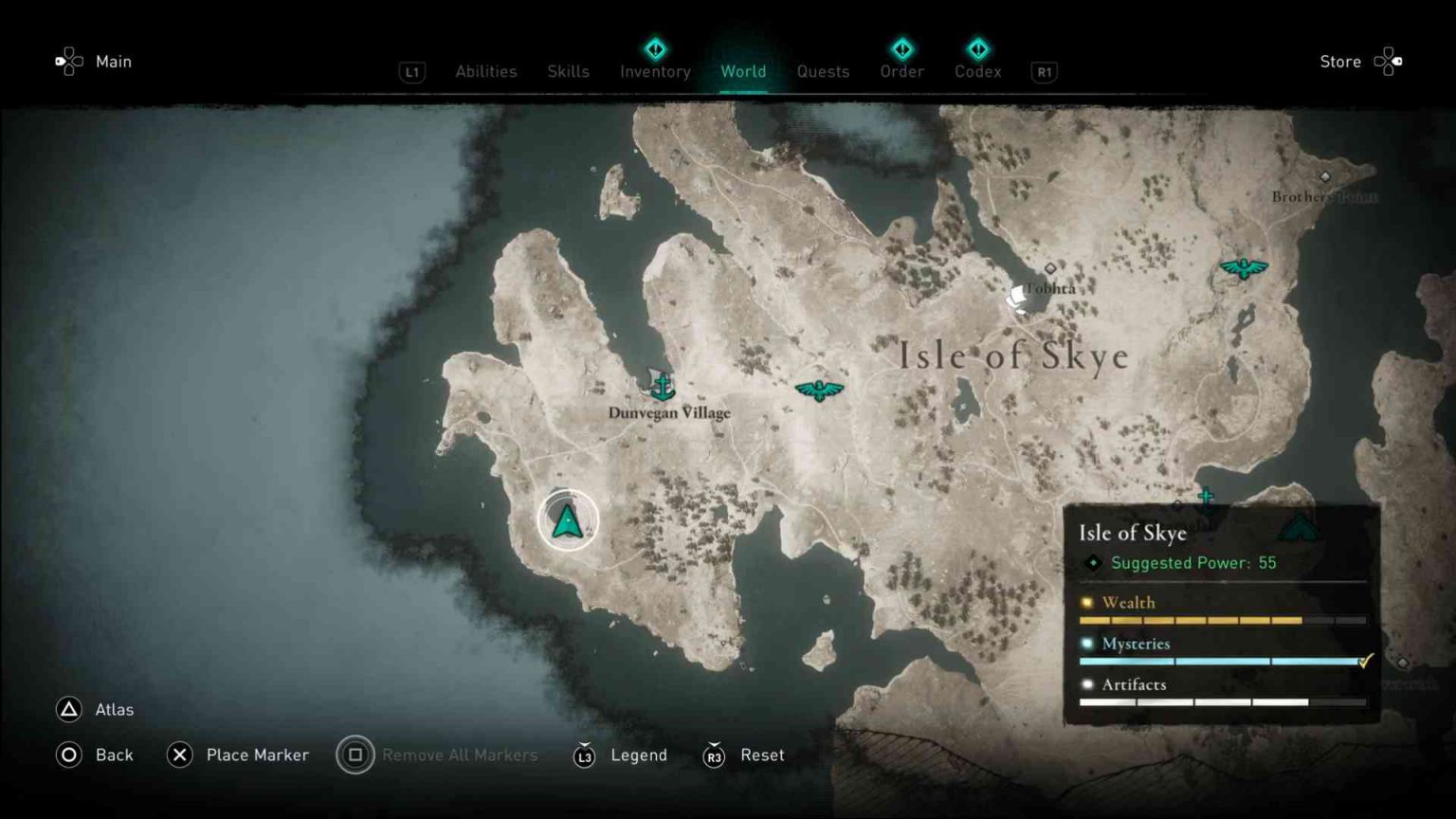Switch to the Quests tab
Screen dimensions: 1456x819
coord(823,71)
